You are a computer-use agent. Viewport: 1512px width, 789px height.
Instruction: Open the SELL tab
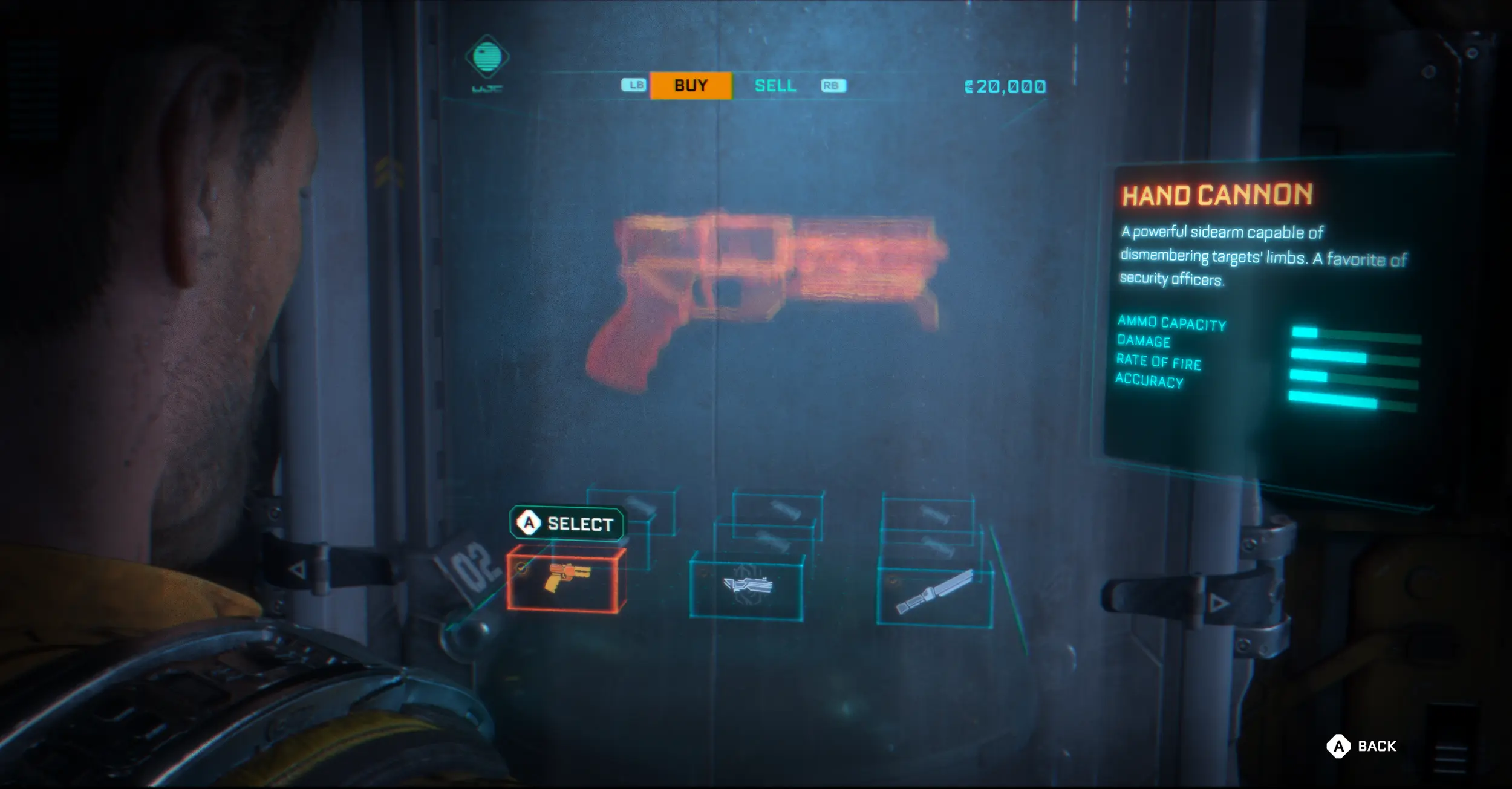775,86
